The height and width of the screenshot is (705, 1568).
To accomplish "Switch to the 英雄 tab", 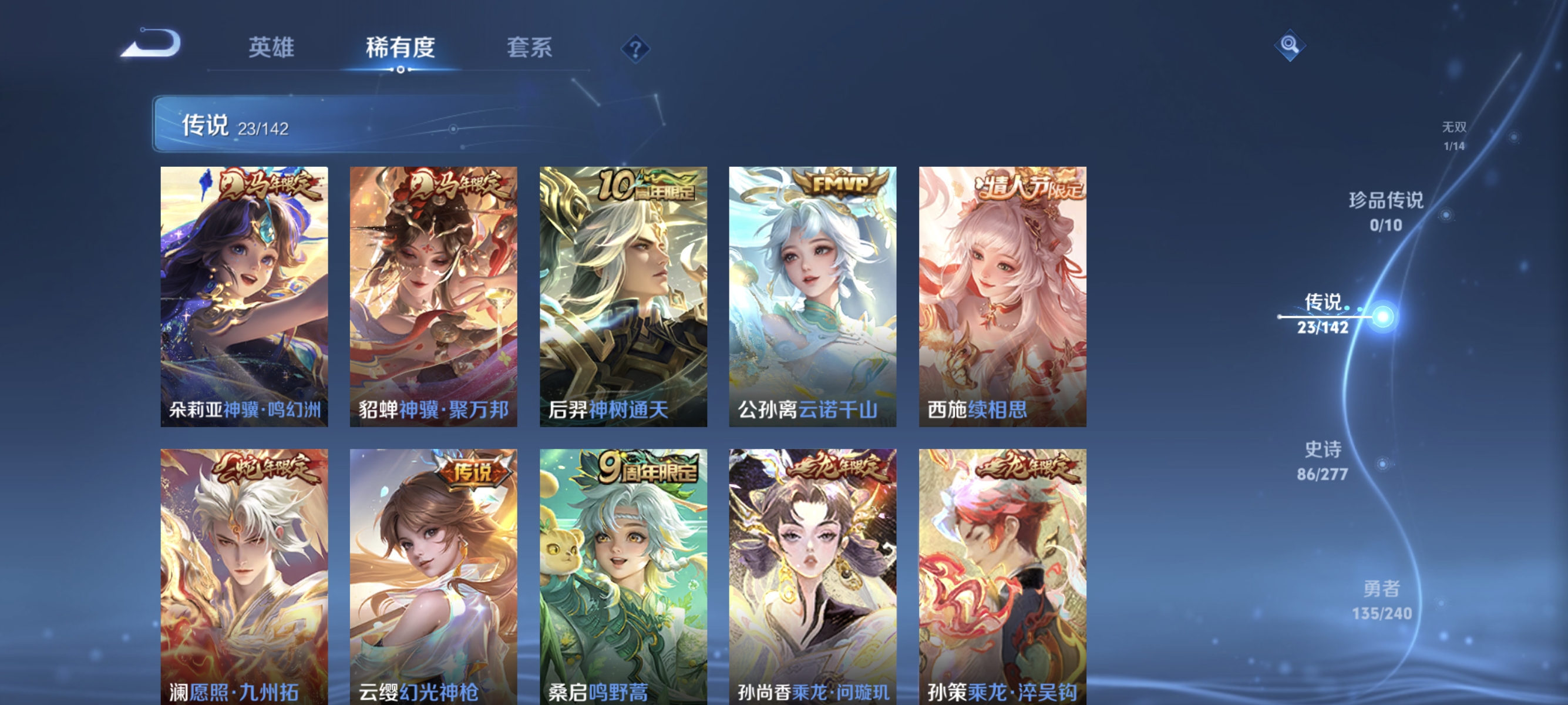I will (271, 48).
